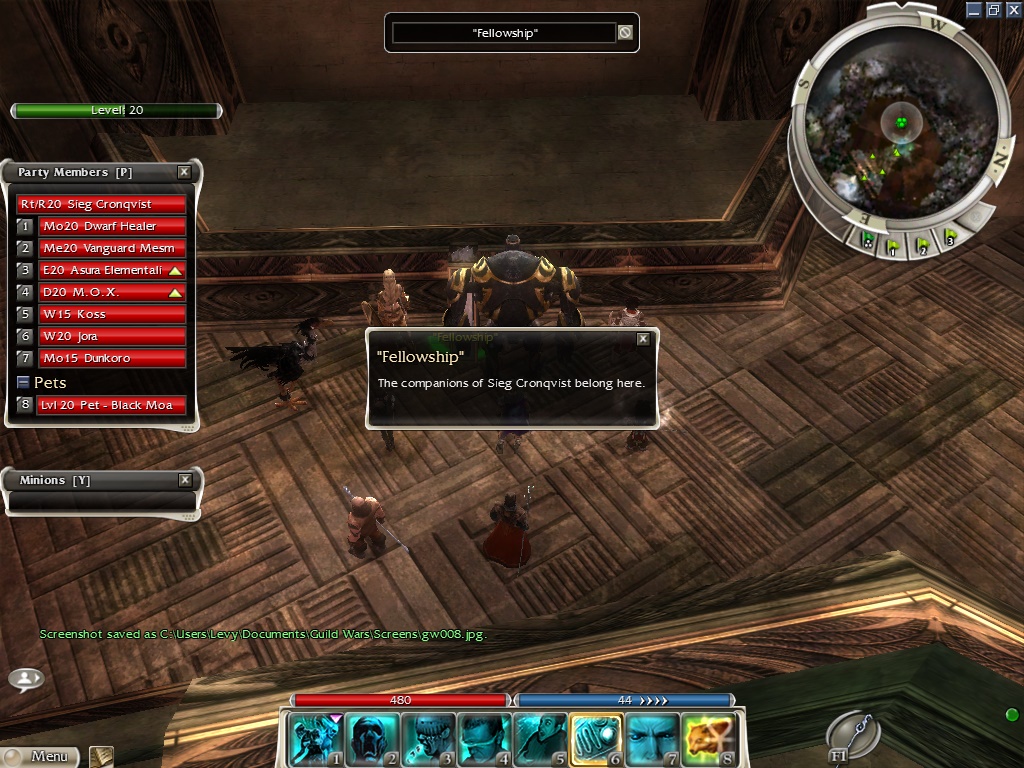The width and height of the screenshot is (1024, 768).
Task: Clear the "Fellowship" target bar
Action: coord(625,33)
